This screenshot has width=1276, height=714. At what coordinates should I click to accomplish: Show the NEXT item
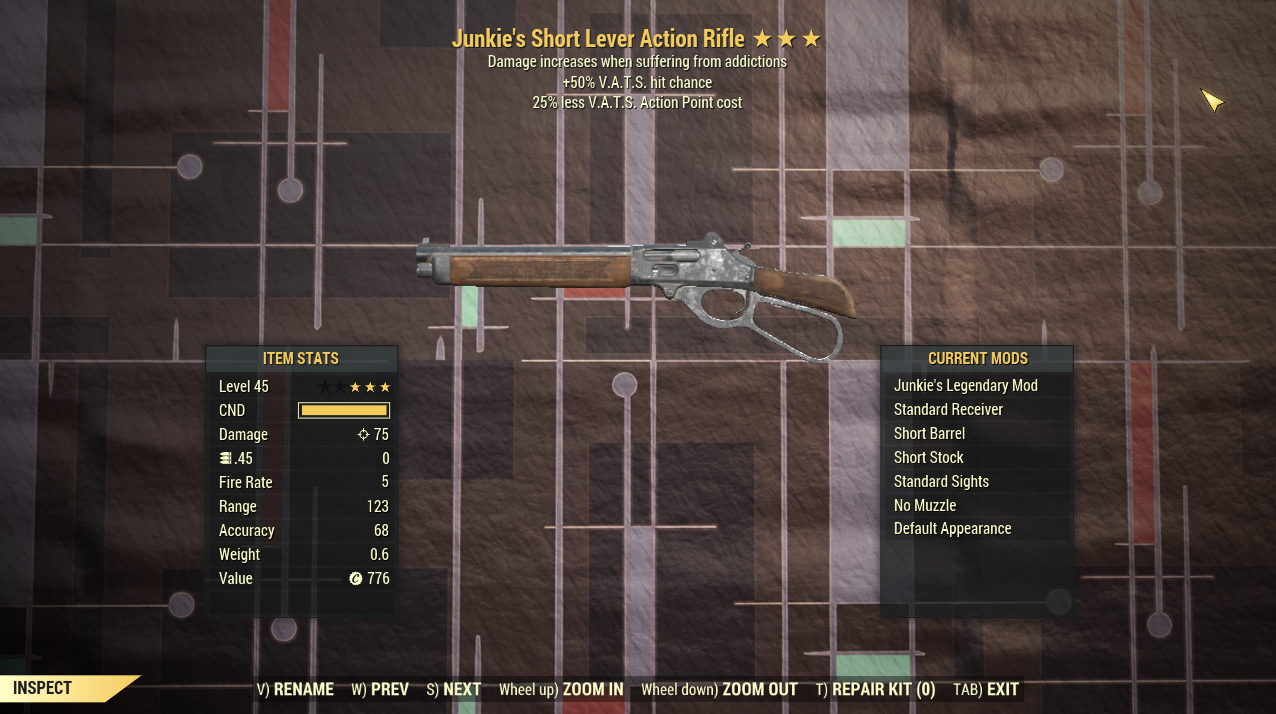[x=454, y=689]
